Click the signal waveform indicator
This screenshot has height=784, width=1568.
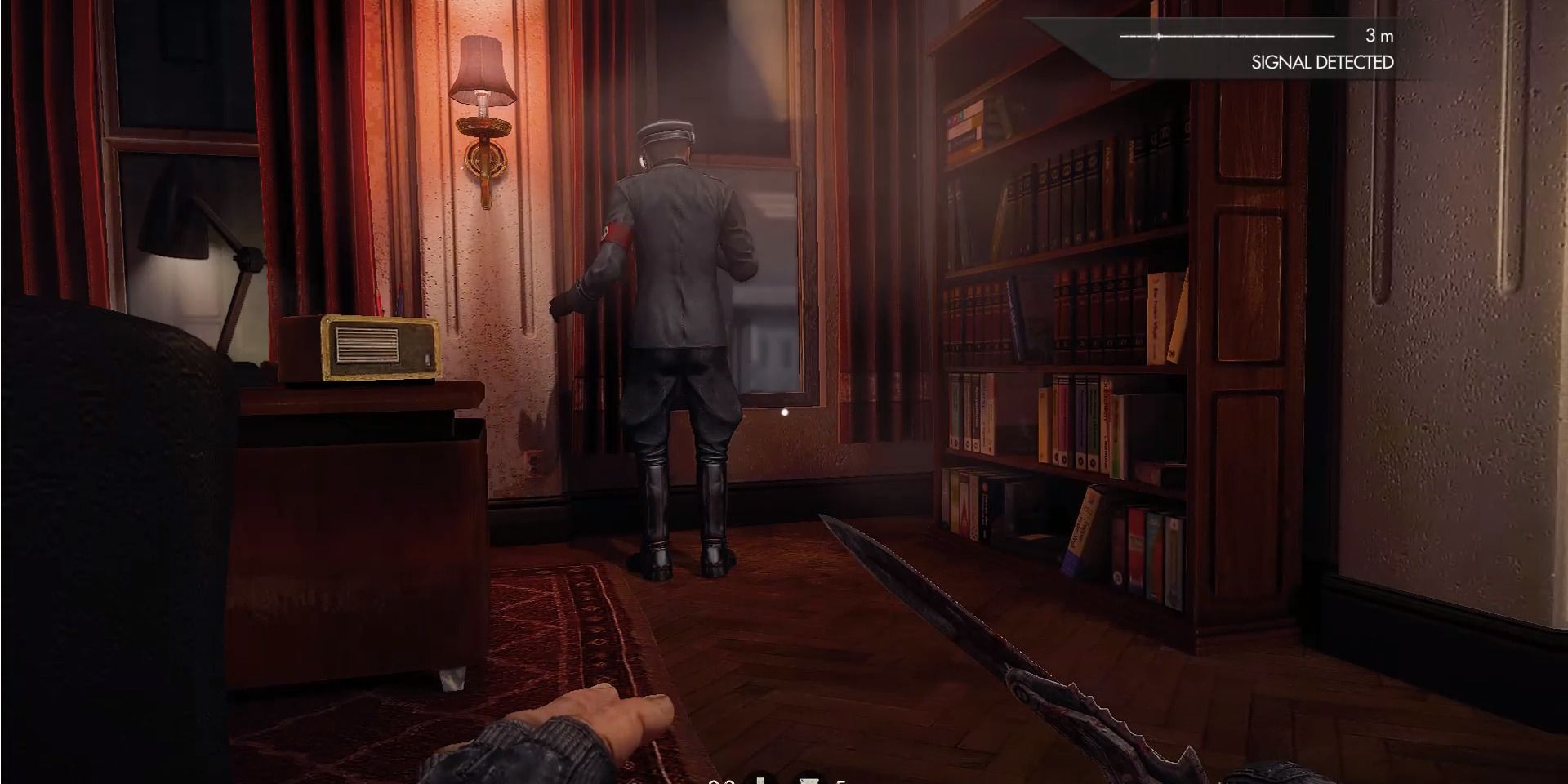click(1225, 36)
